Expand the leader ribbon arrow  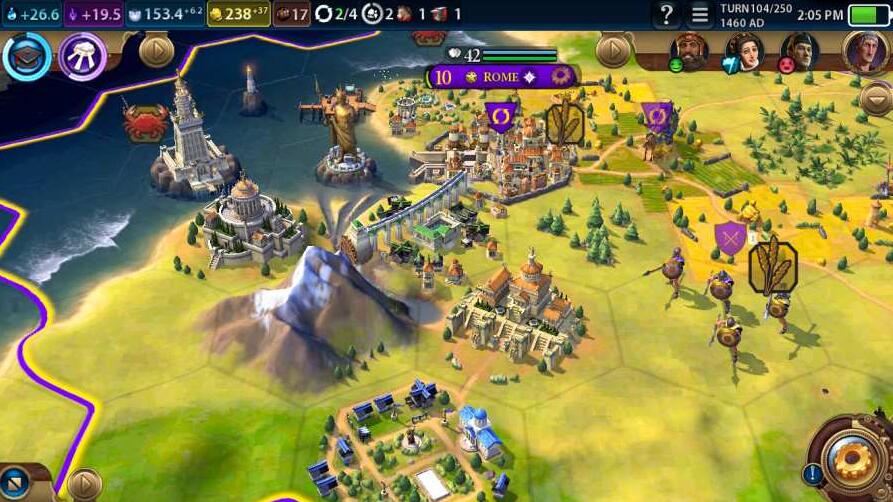(612, 50)
